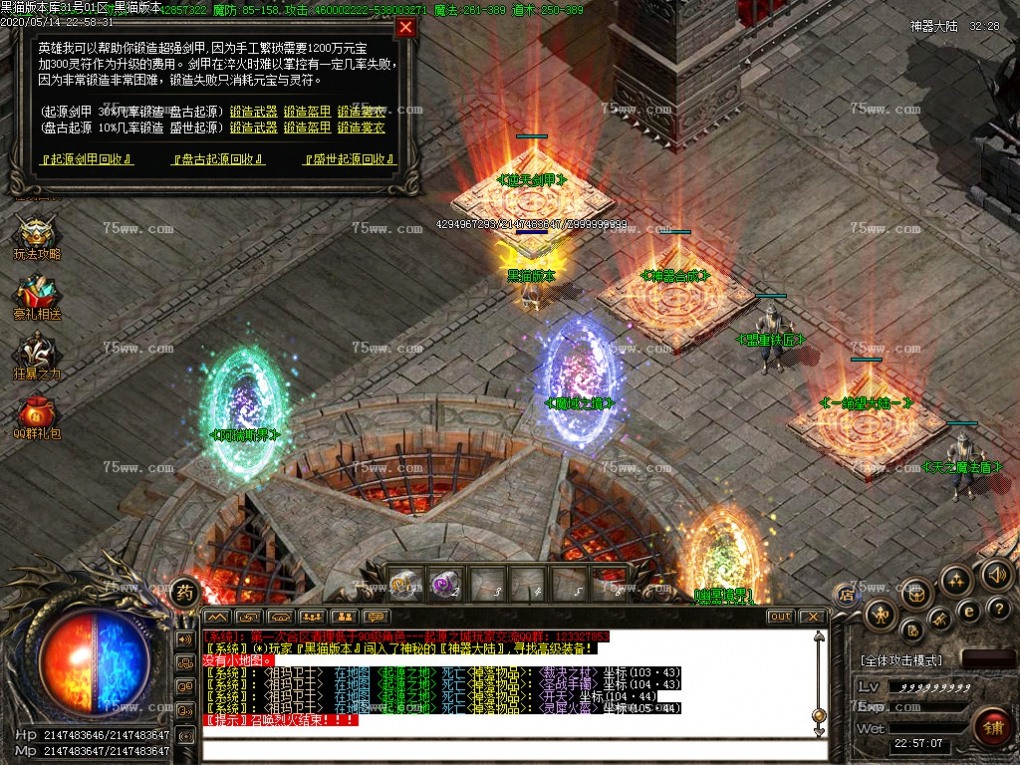Open the red 铺 stall button
Image resolution: width=1020 pixels, height=765 pixels.
pos(992,724)
